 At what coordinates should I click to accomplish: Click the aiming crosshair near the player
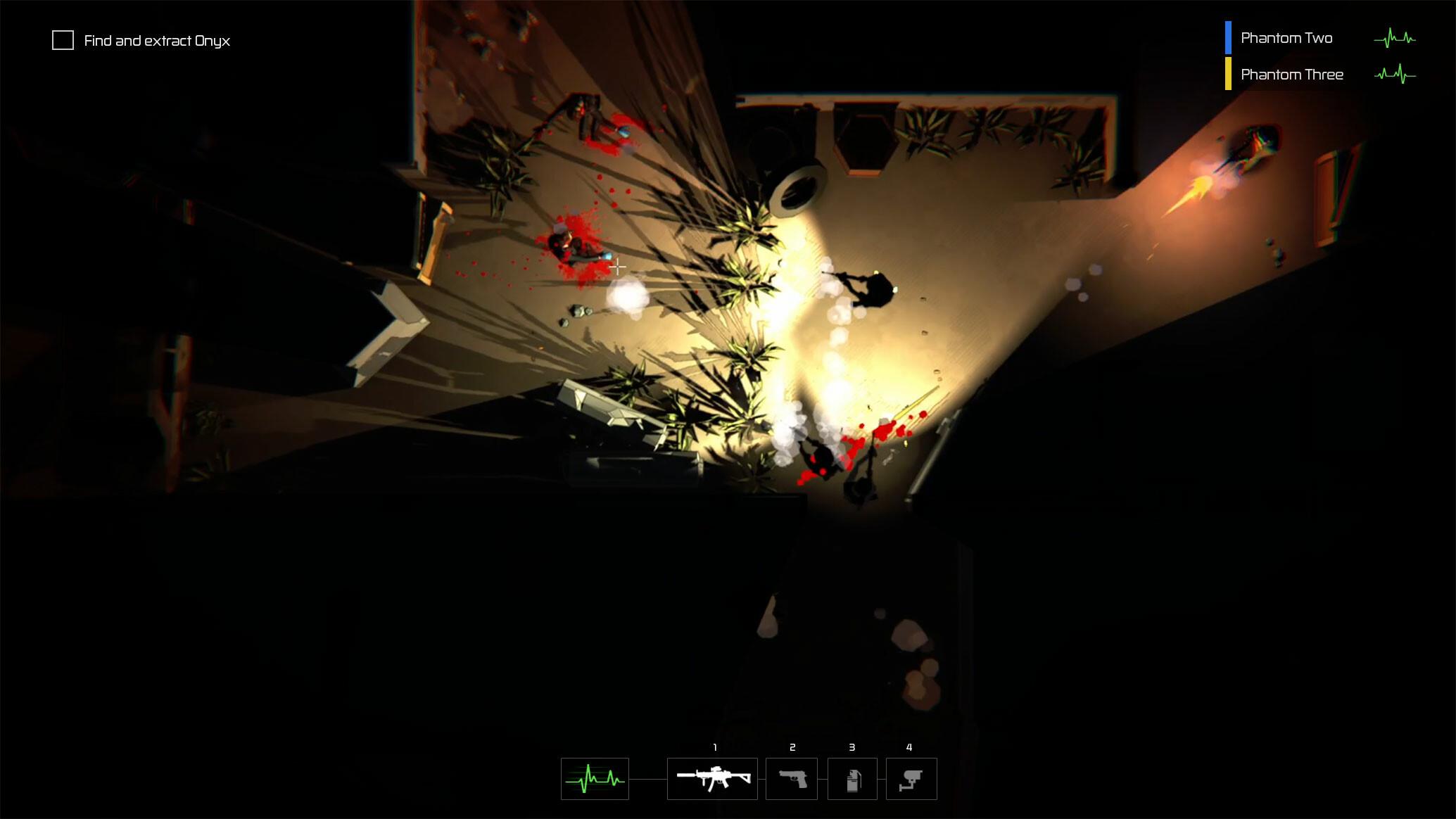(x=618, y=267)
